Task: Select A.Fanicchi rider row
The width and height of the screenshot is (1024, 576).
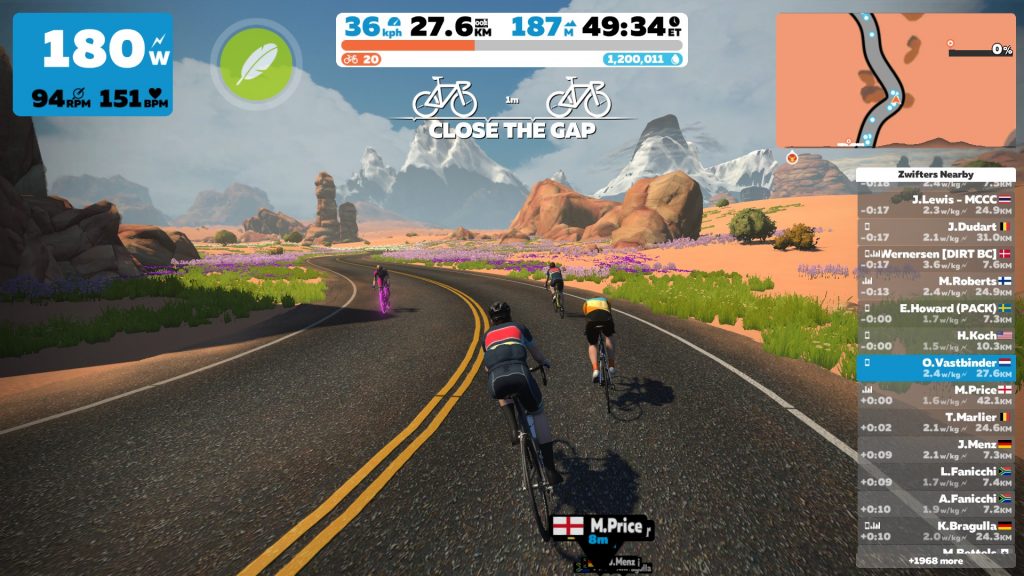Action: pyautogui.click(x=936, y=503)
